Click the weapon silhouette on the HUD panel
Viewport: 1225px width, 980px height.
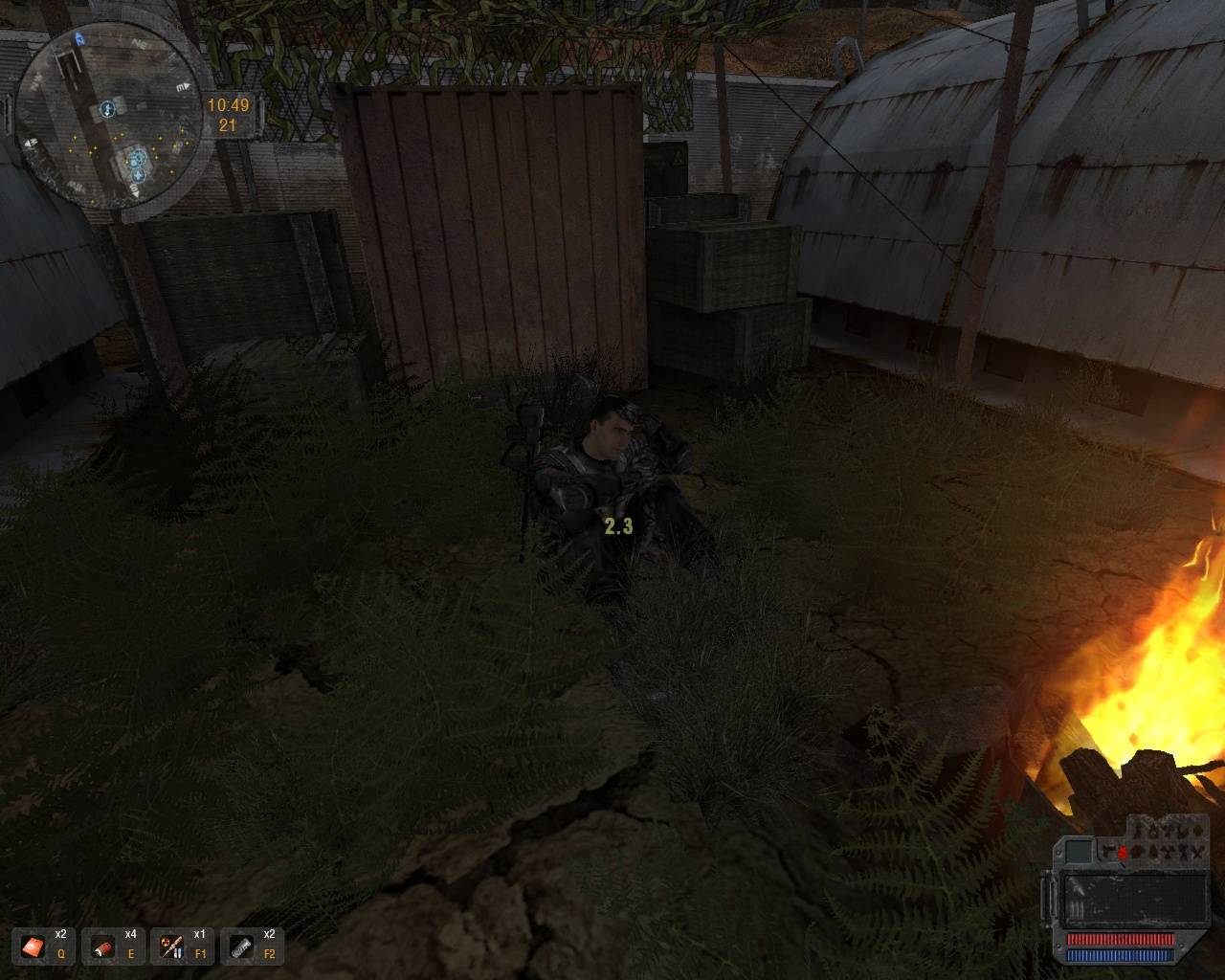coord(1108,852)
